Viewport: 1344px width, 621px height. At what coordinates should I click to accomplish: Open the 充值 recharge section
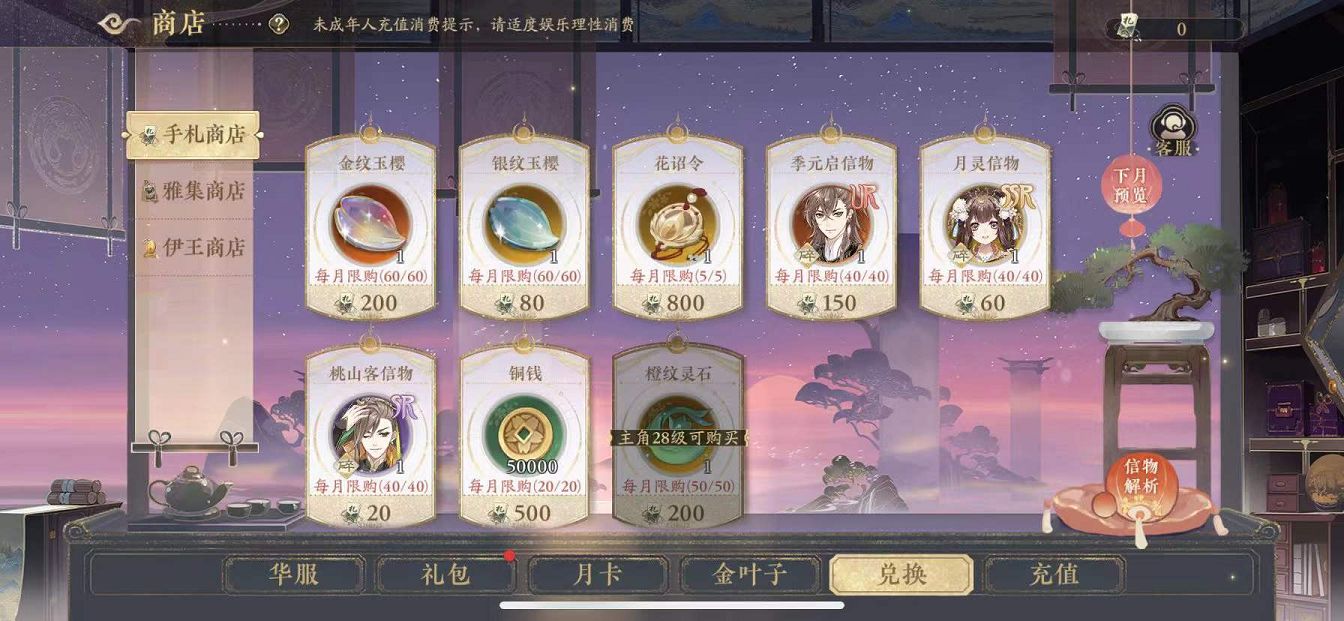tap(1054, 575)
